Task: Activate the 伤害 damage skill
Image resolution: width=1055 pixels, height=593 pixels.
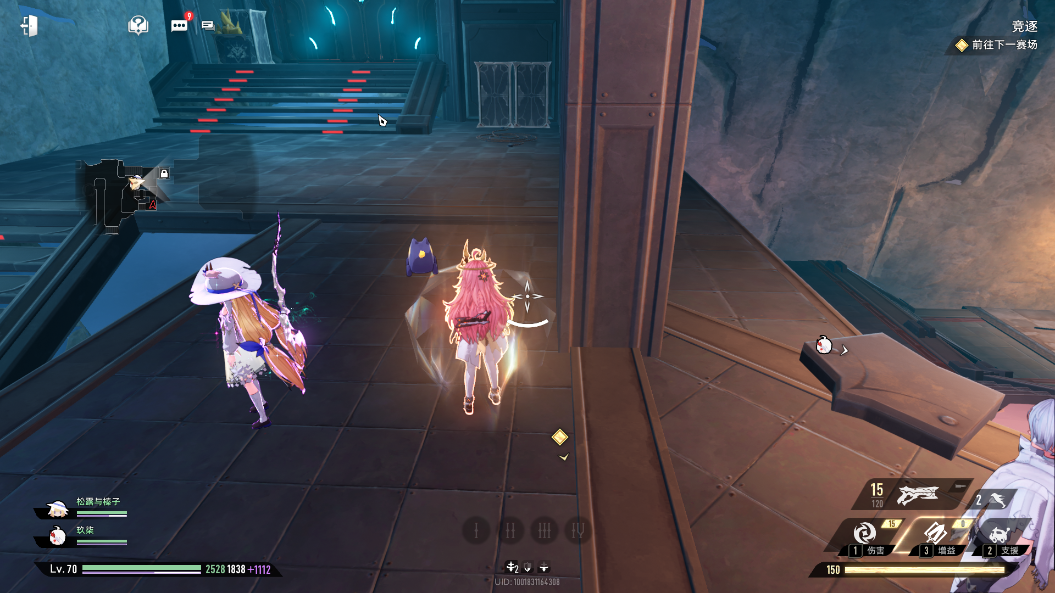Action: [867, 535]
